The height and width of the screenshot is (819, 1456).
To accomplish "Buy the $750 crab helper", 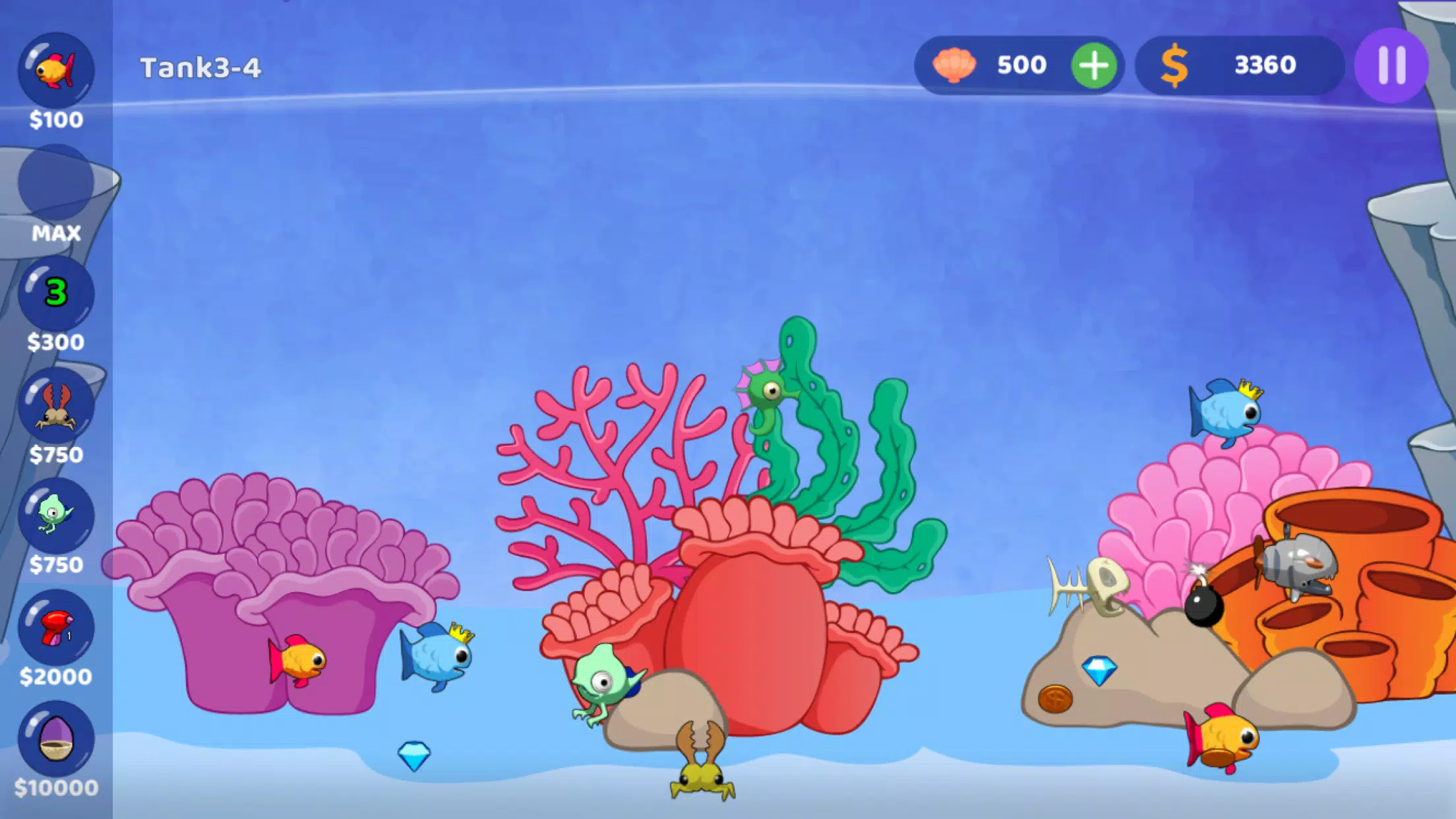I will point(56,408).
